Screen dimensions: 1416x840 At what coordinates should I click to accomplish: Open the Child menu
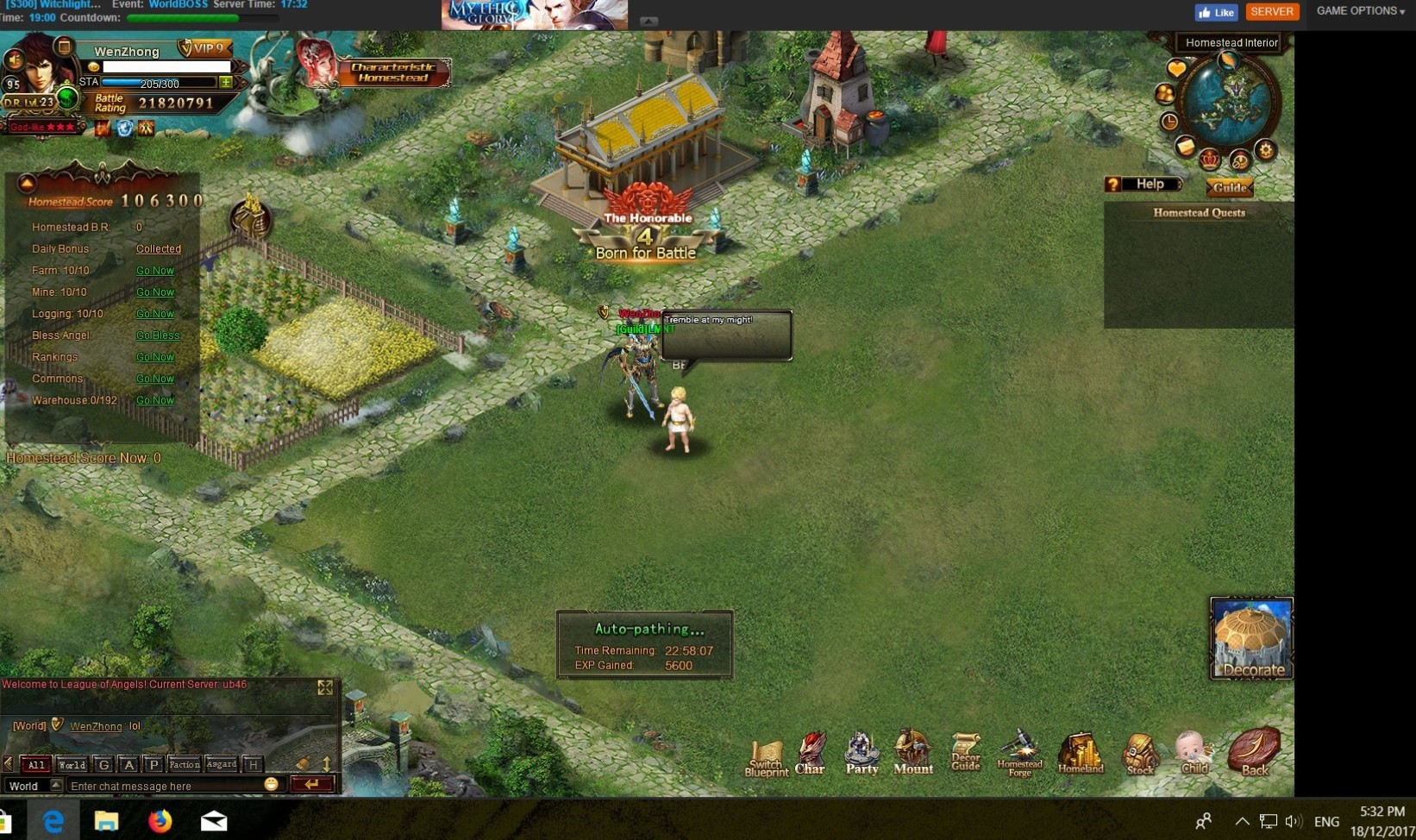(x=1194, y=752)
